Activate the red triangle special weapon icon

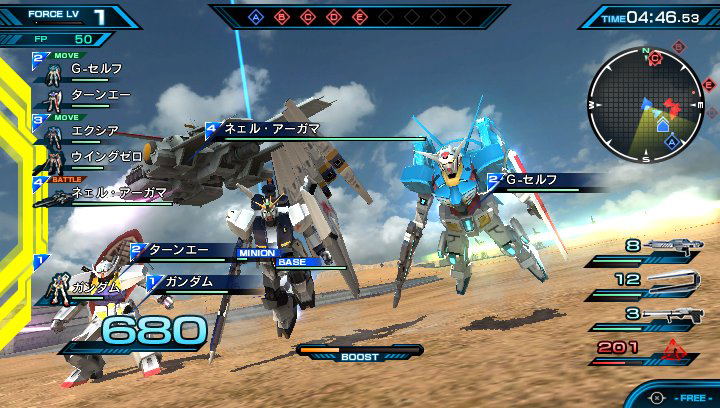(x=674, y=348)
